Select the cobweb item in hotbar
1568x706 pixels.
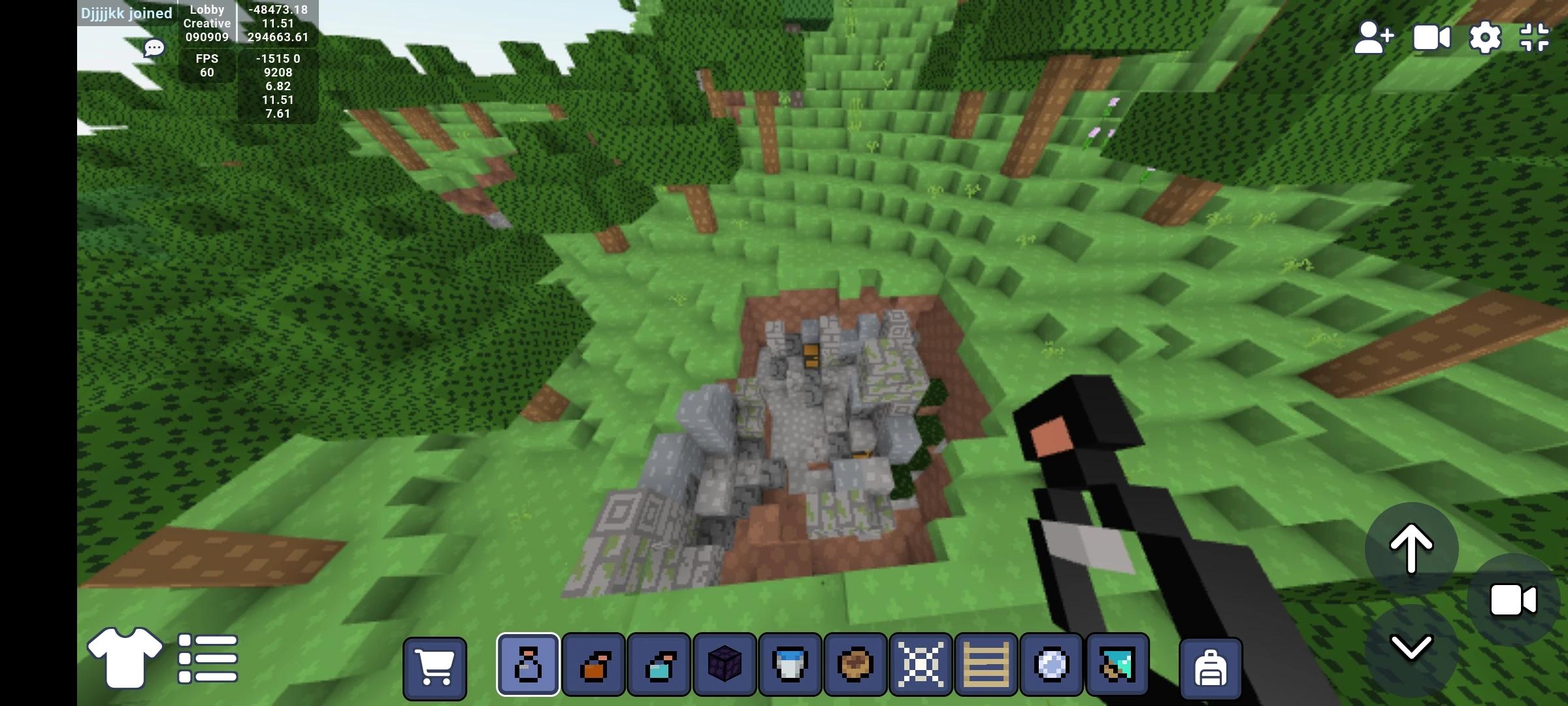click(923, 664)
